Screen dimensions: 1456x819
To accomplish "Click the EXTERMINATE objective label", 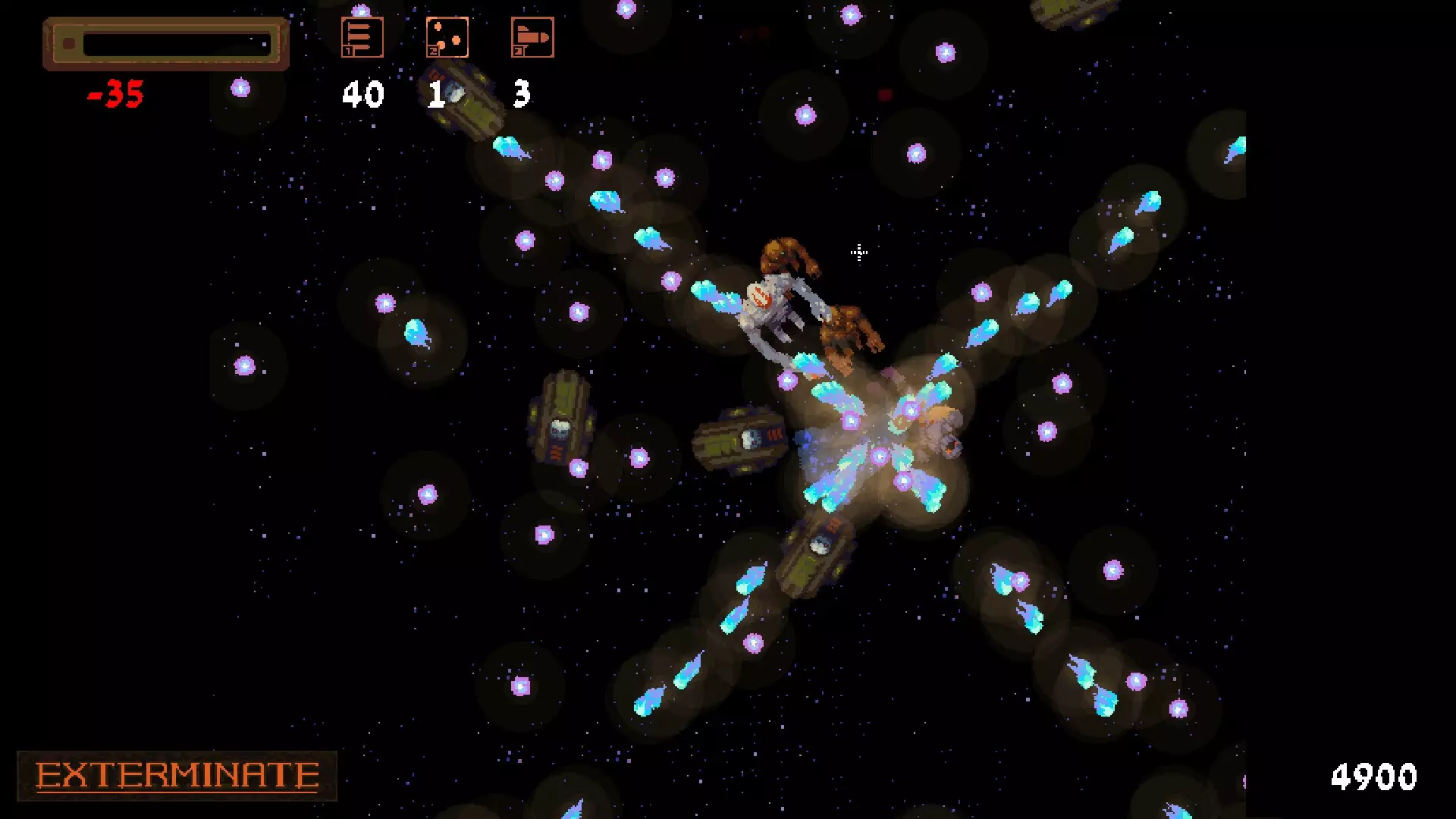I will 177,776.
